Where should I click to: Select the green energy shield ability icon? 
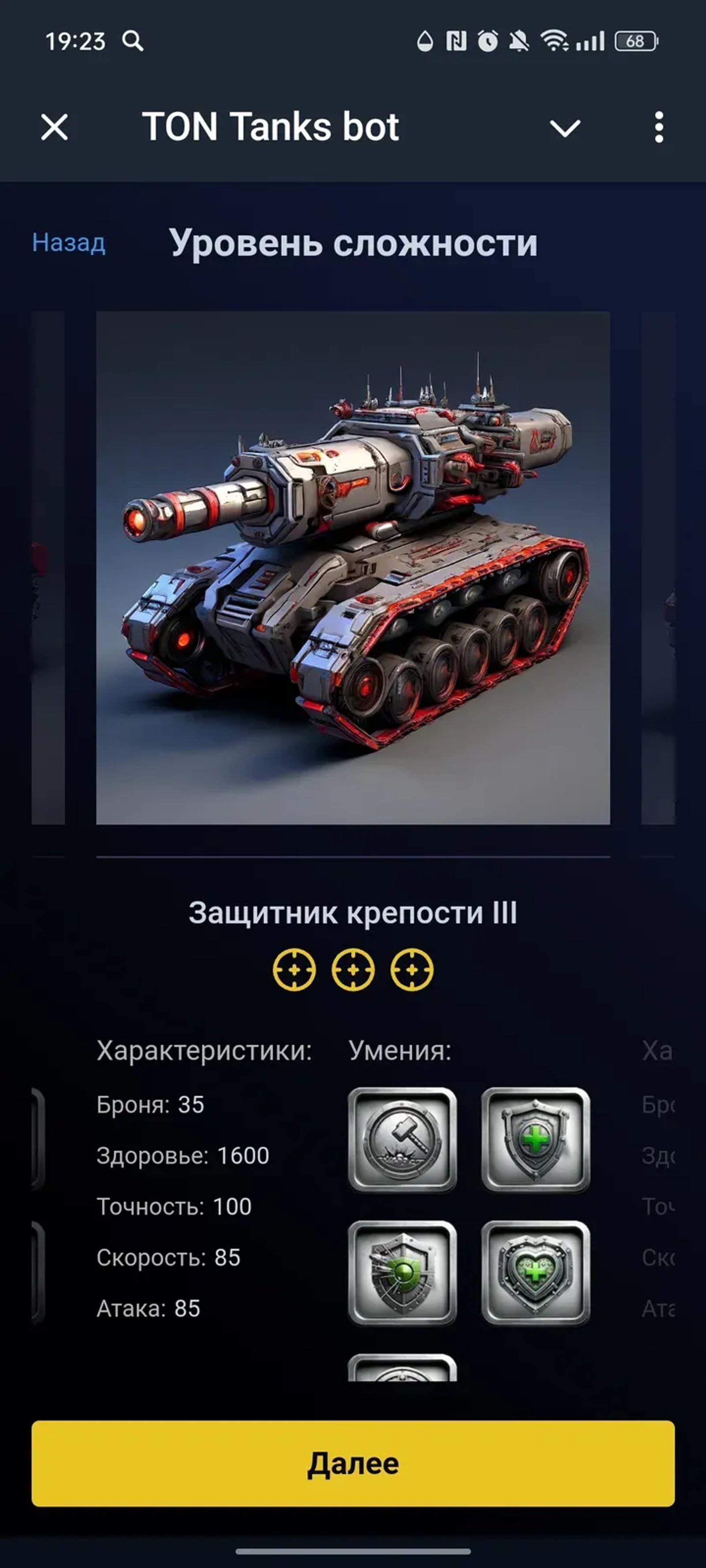point(403,1272)
